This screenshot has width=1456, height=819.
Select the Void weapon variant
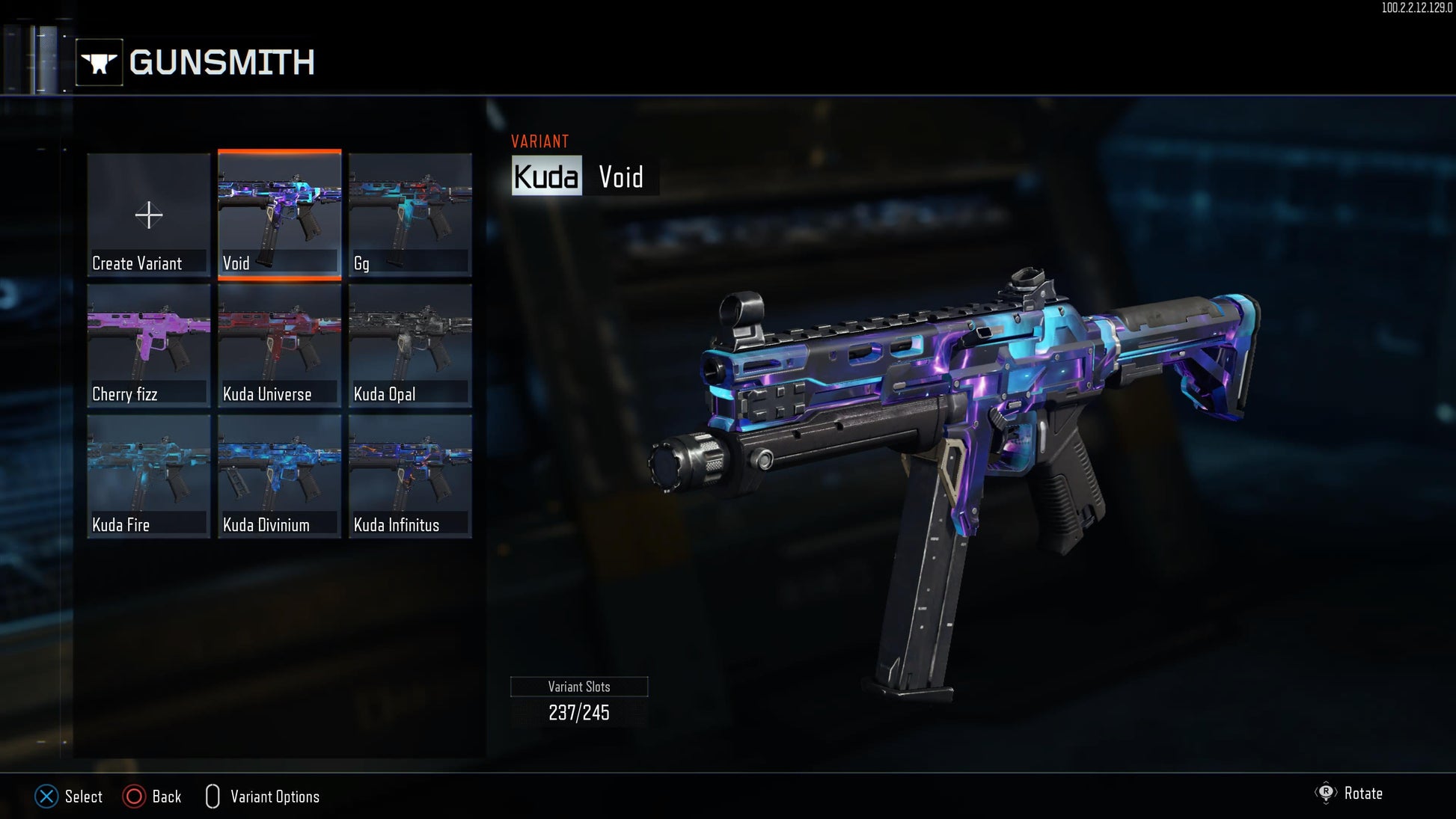[279, 215]
